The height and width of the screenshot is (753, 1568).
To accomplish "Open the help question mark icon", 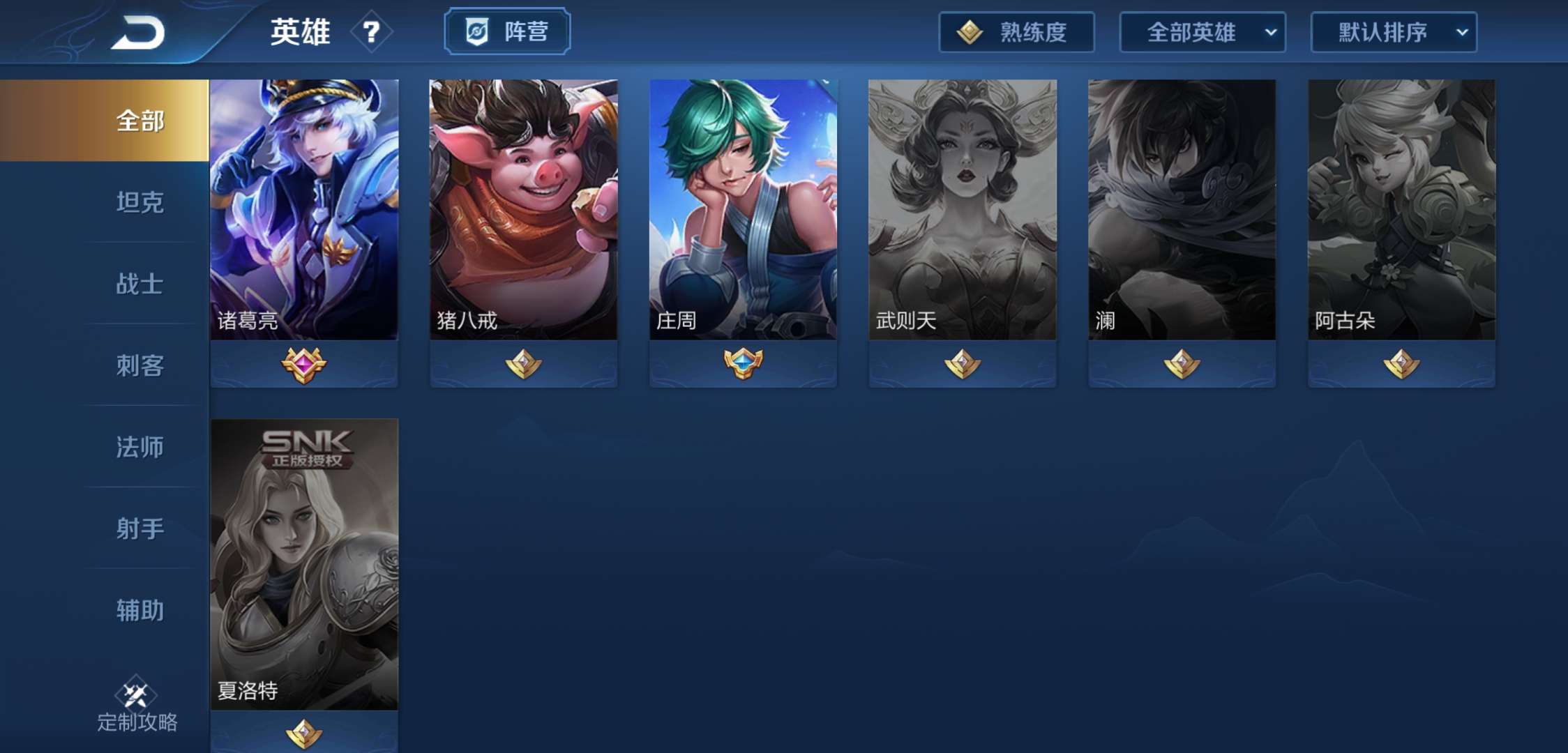I will [370, 32].
